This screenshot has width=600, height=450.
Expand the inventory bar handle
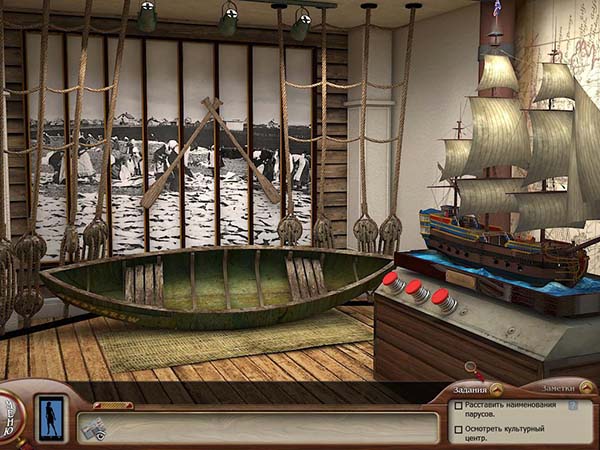pyautogui.click(x=113, y=405)
